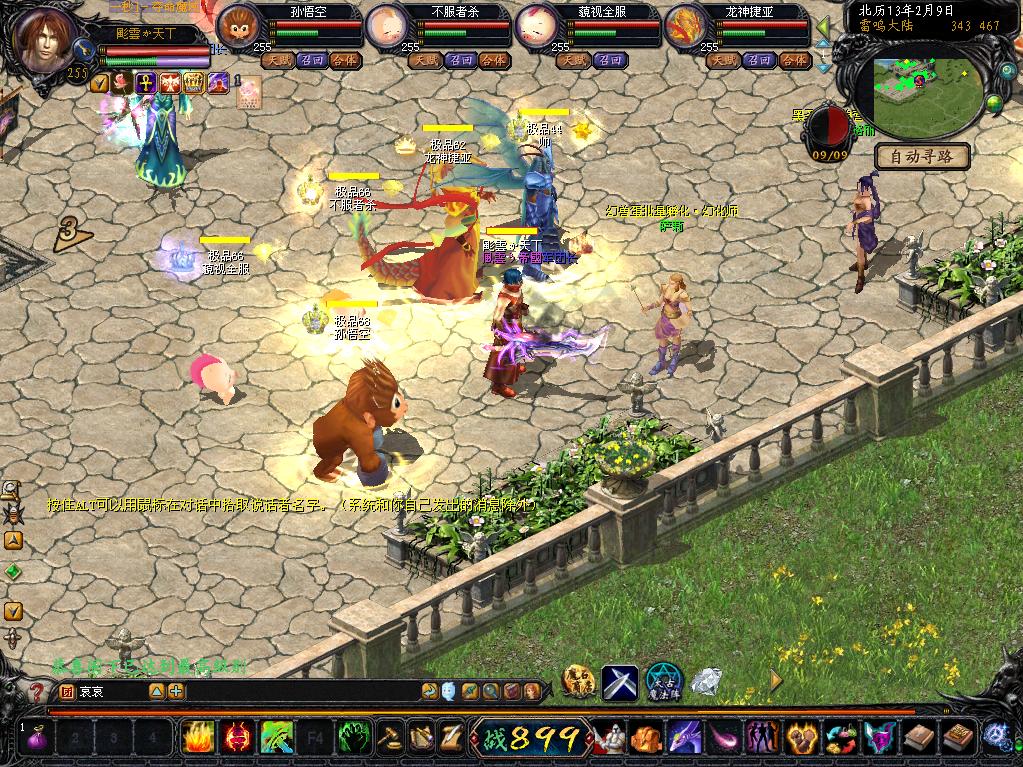The image size is (1023, 767).
Task: Select the 龙神捷亚 pet portrait
Action: [686, 26]
